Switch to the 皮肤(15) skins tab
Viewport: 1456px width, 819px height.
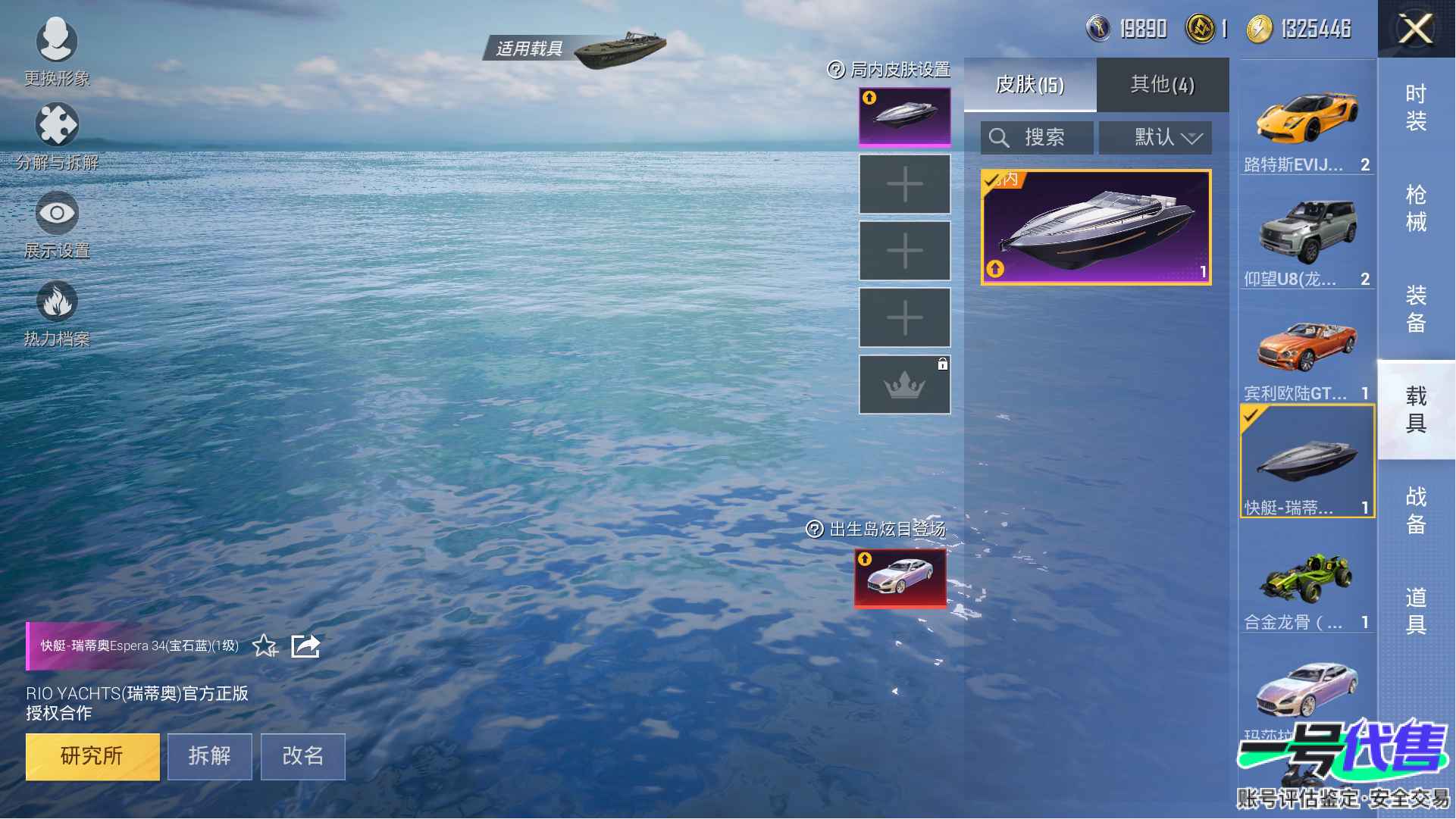[1029, 85]
